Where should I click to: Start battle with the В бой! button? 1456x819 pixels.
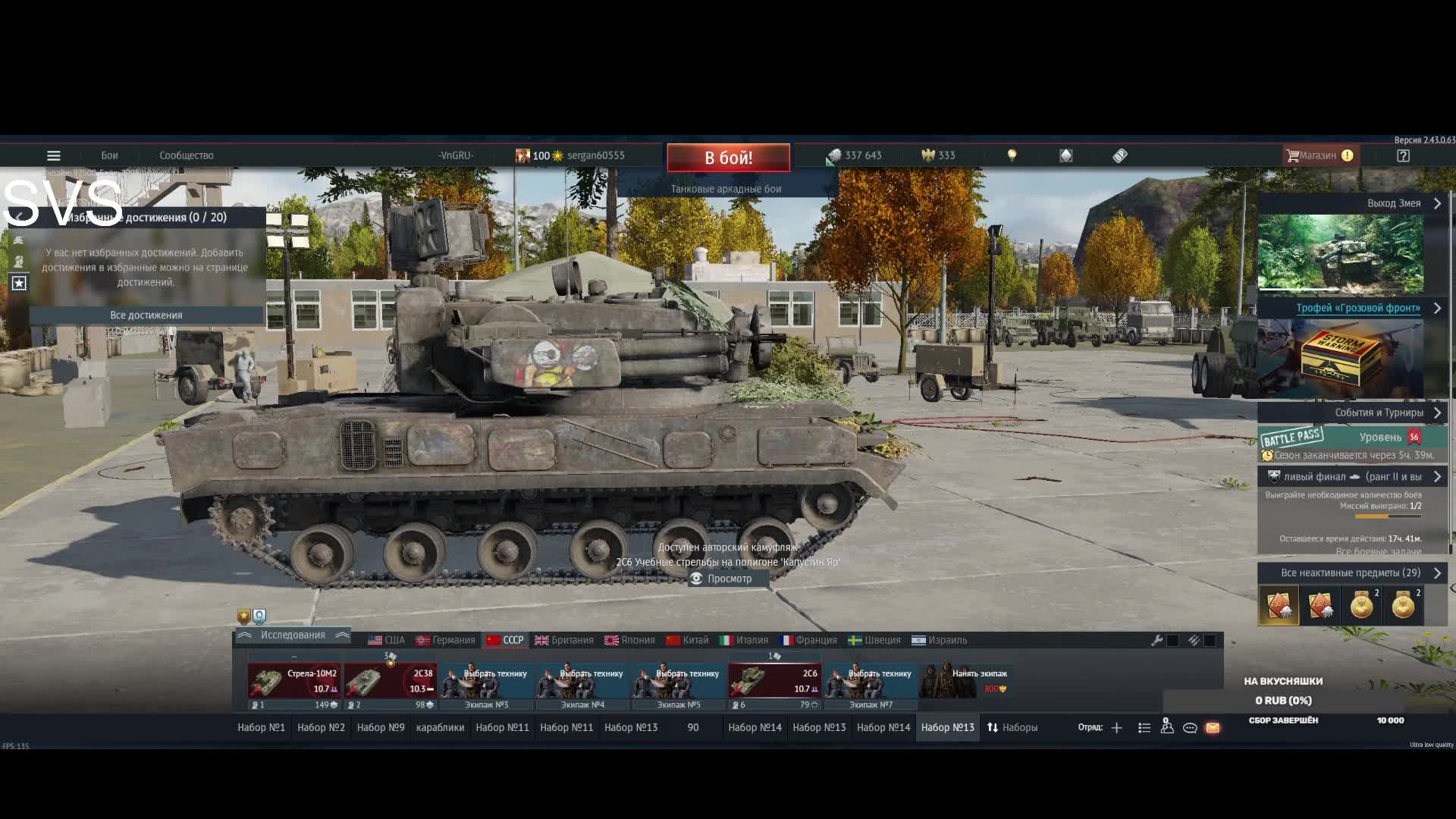(x=728, y=158)
